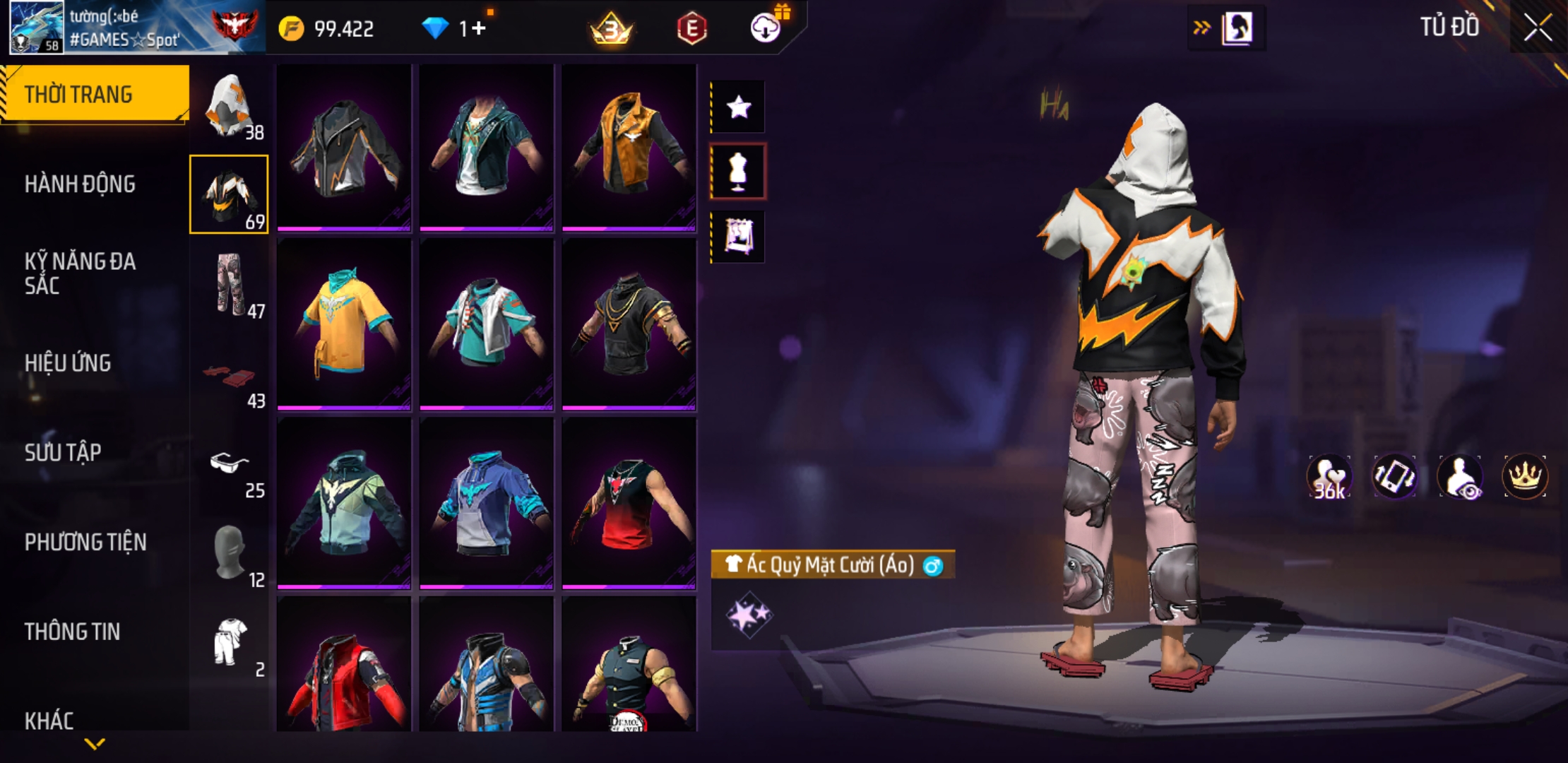
Task: Open the star favorites filter
Action: 738,107
